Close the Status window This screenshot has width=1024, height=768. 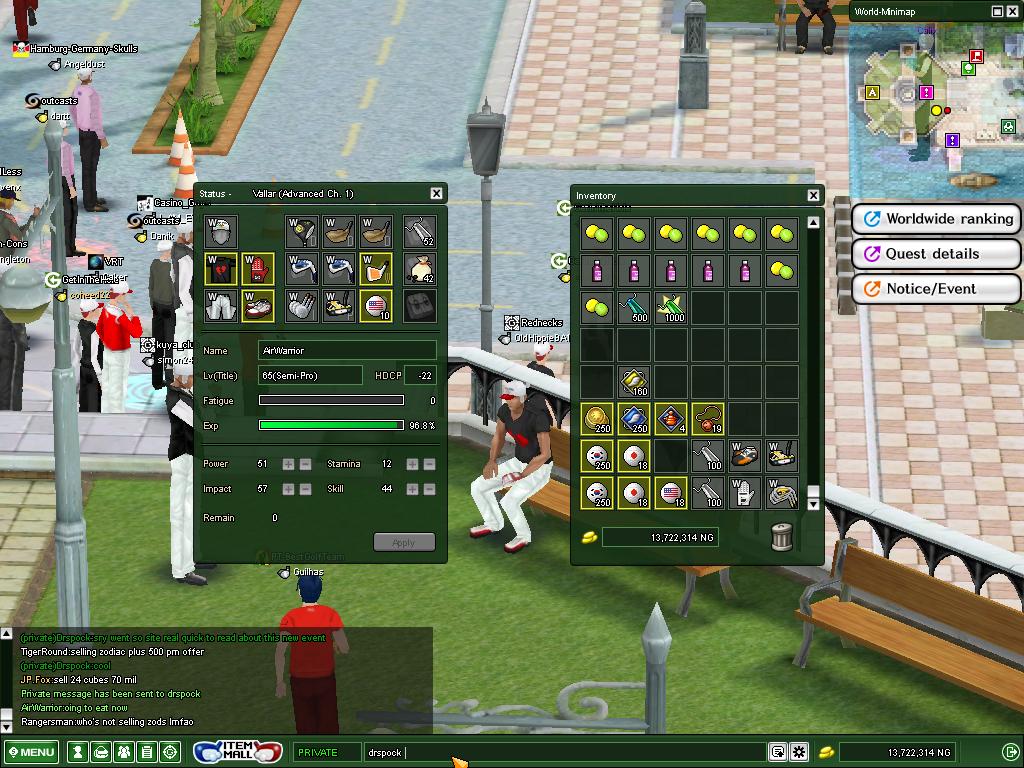click(436, 193)
